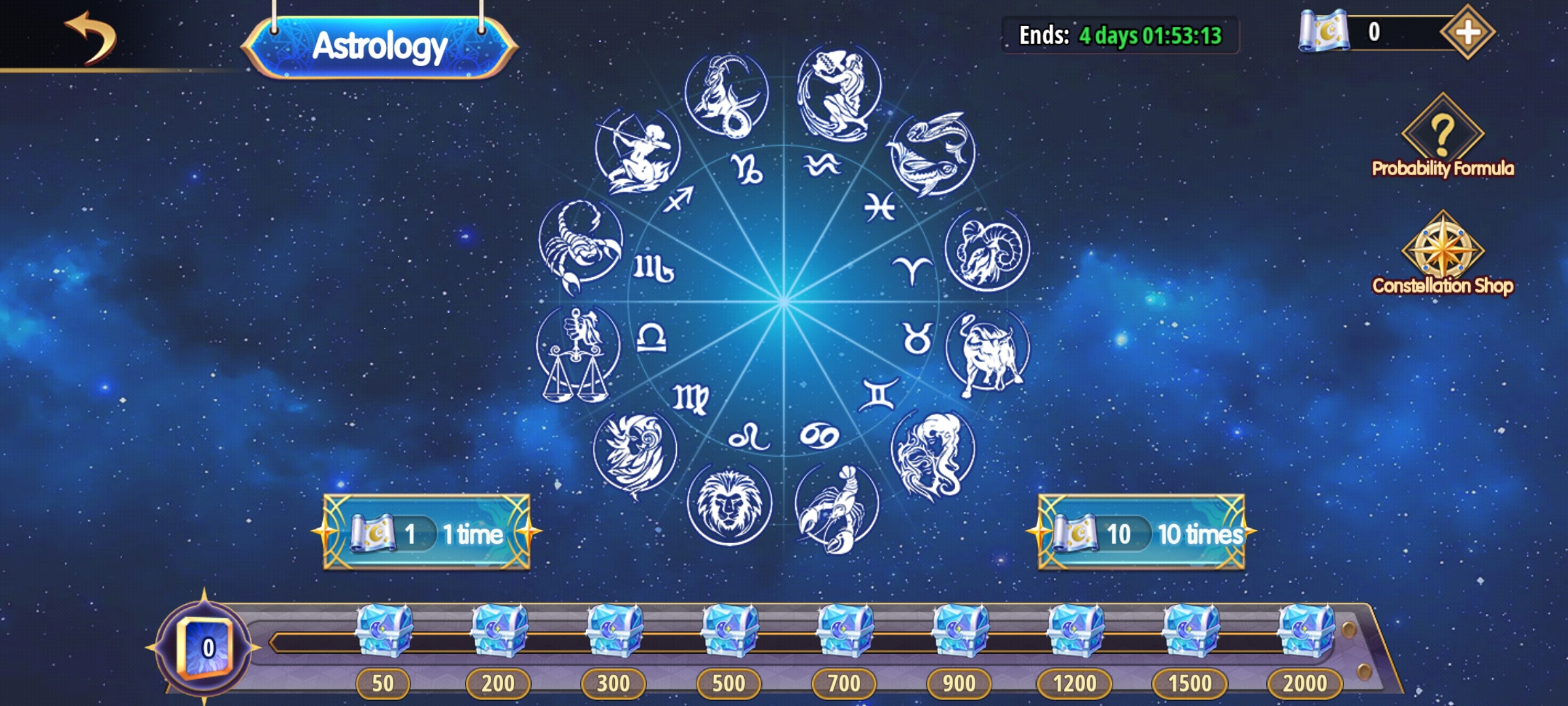Claim the 50 points reward chest
The height and width of the screenshot is (706, 1568).
384,631
